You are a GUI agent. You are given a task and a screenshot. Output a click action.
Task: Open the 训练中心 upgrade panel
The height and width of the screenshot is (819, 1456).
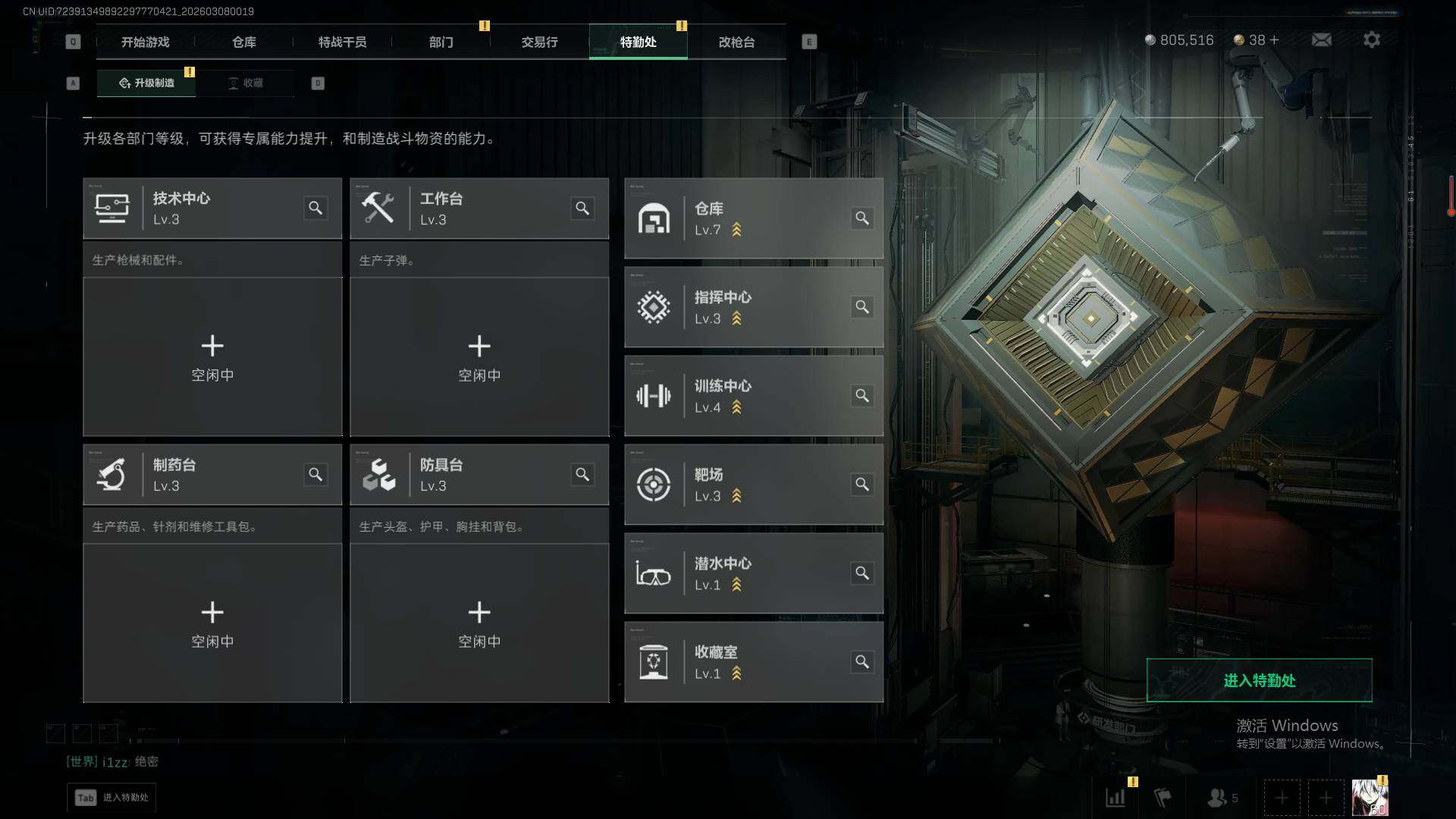[x=753, y=396]
